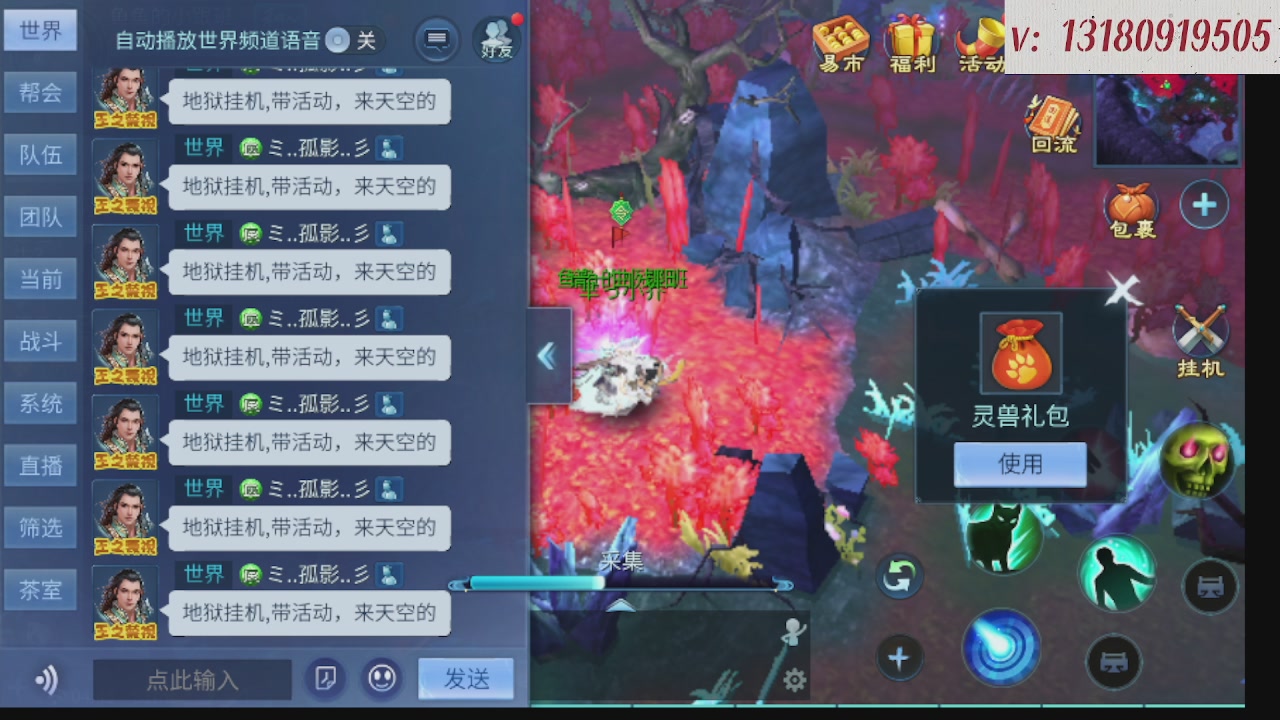Switch to the 系统 system tab
Image resolution: width=1280 pixels, height=720 pixels.
[x=40, y=403]
